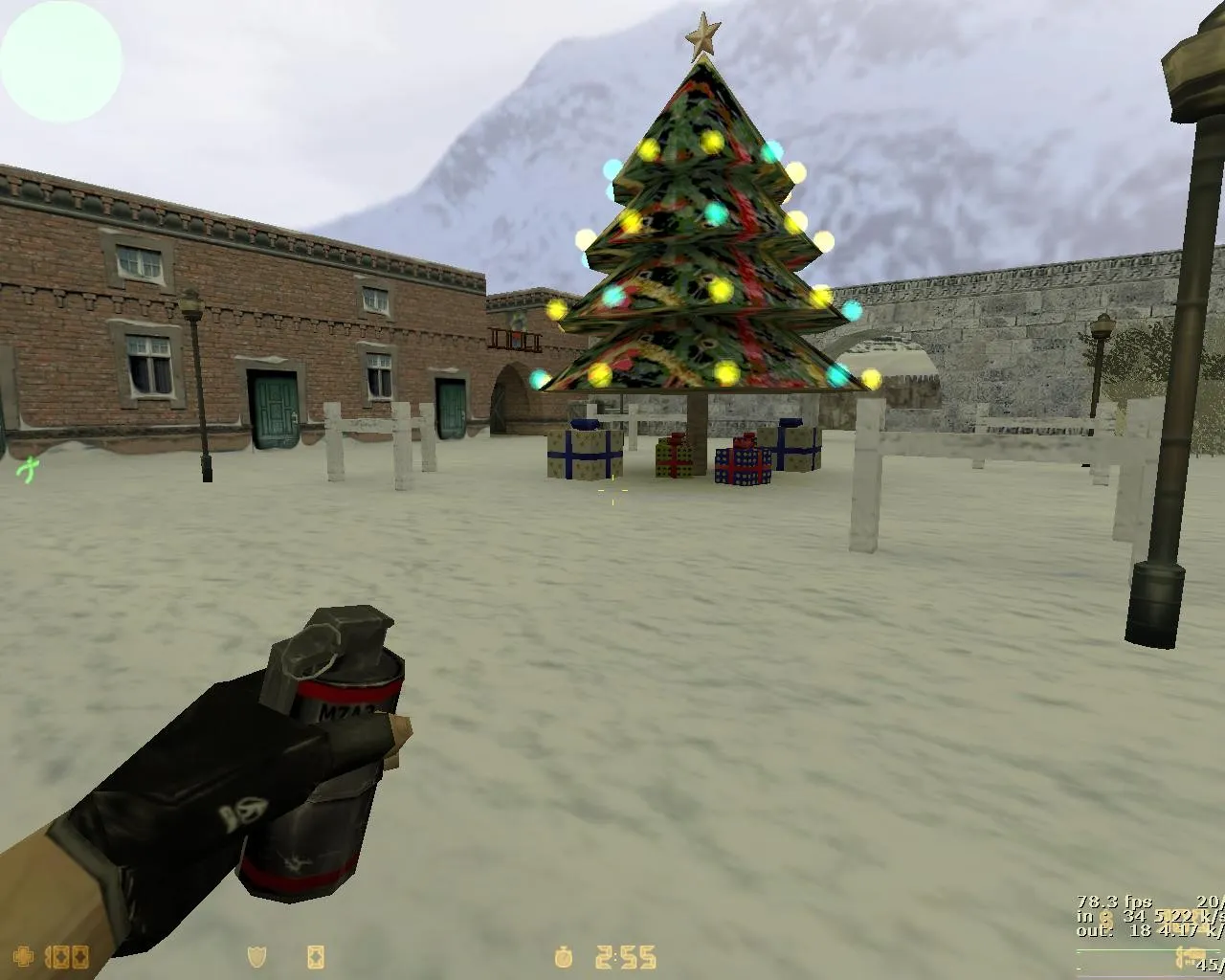The image size is (1225, 980).
Task: Click the round timer showing 2:55
Action: point(624,956)
